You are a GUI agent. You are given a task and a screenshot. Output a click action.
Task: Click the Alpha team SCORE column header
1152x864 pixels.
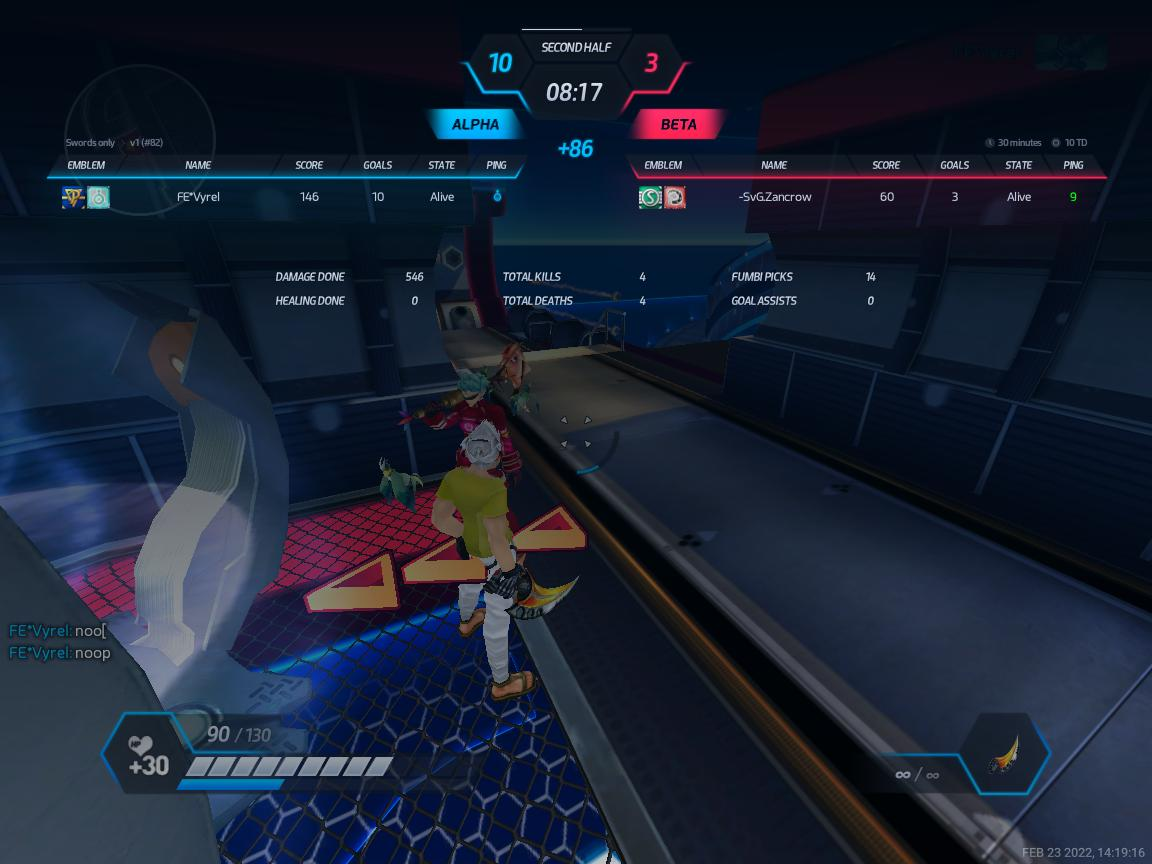309,165
